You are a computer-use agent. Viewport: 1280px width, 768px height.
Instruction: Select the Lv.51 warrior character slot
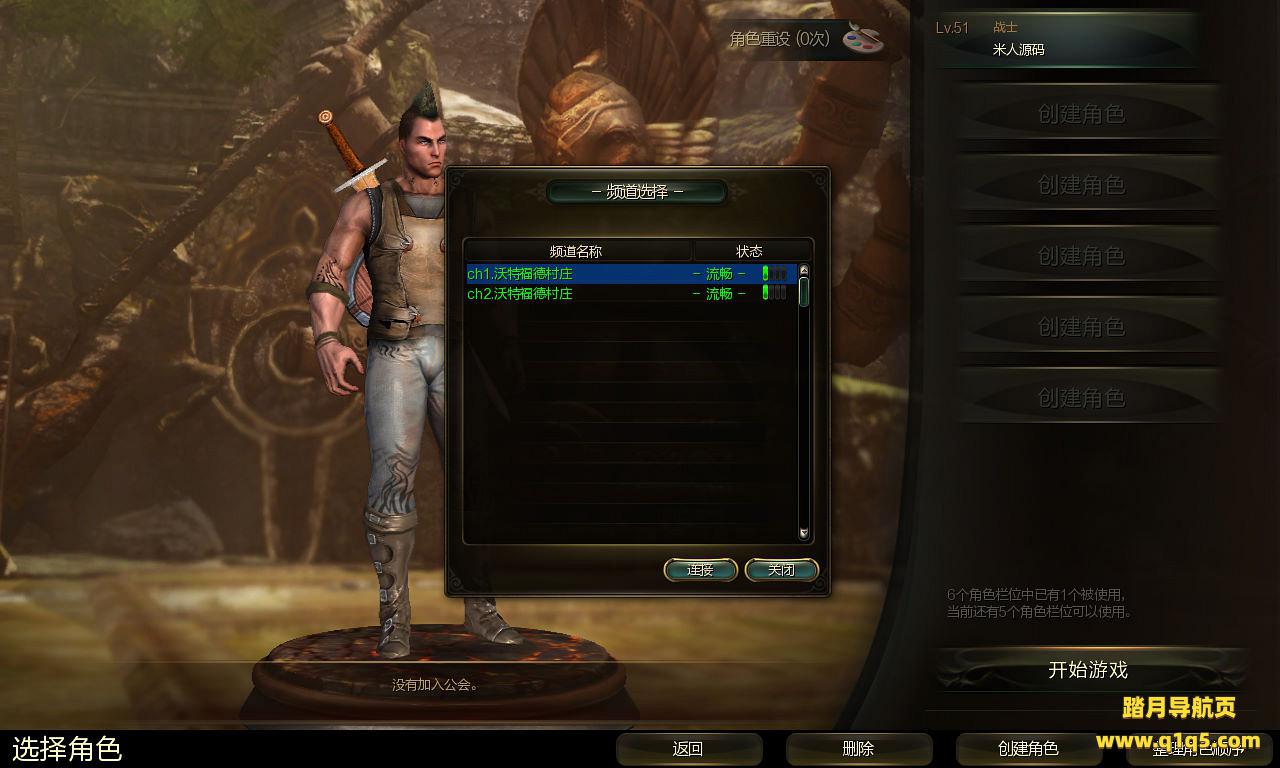click(x=1068, y=40)
